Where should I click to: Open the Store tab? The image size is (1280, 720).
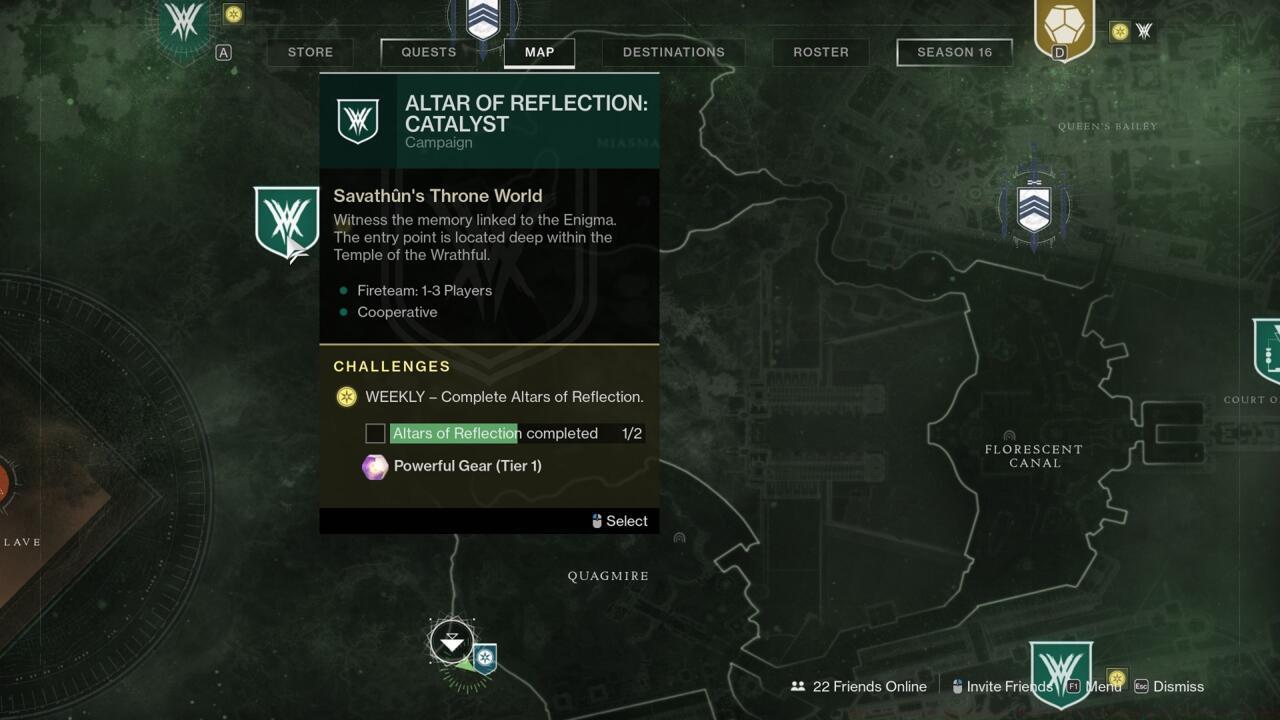click(x=310, y=52)
